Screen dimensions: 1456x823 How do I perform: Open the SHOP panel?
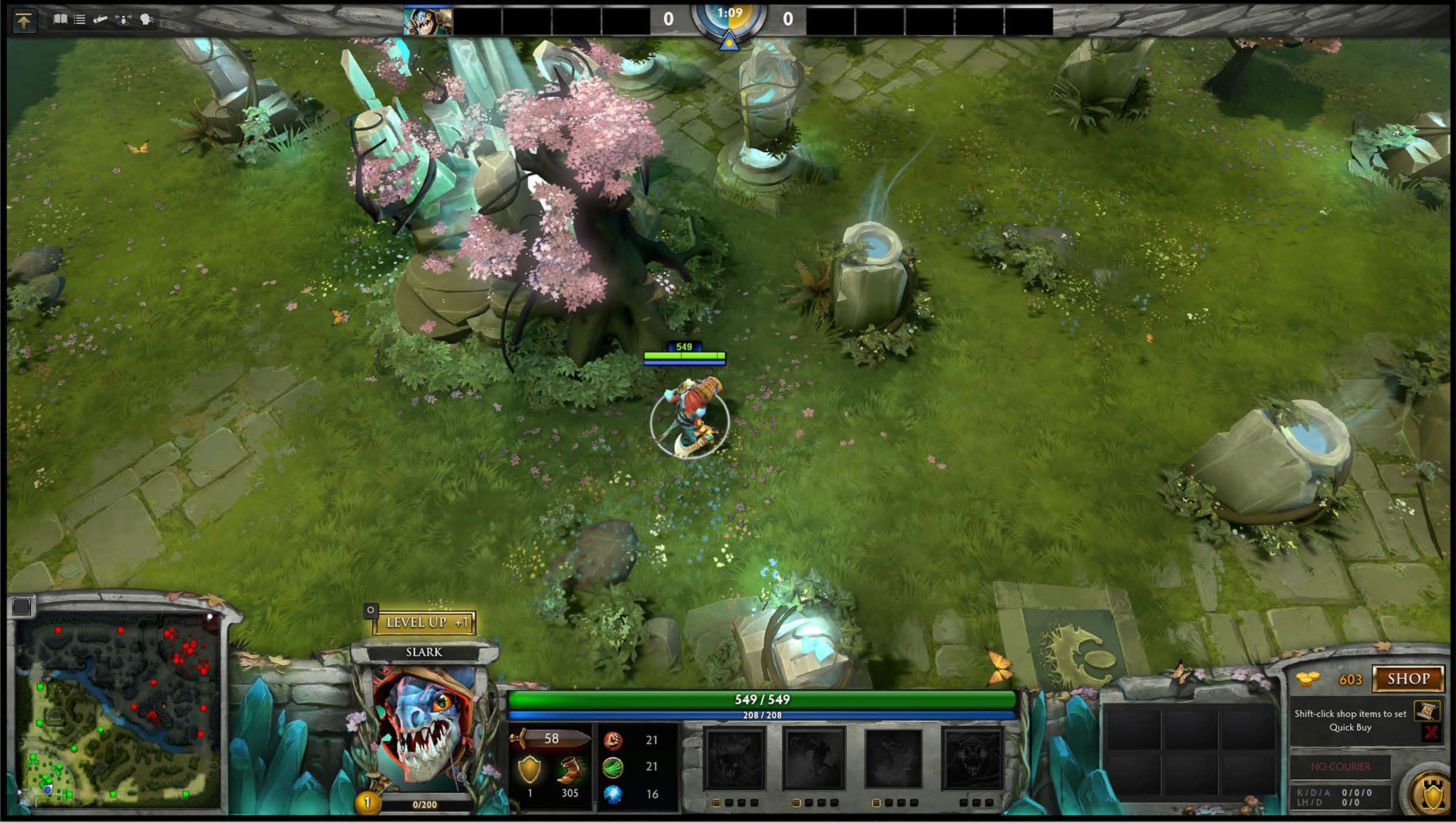[x=1408, y=679]
